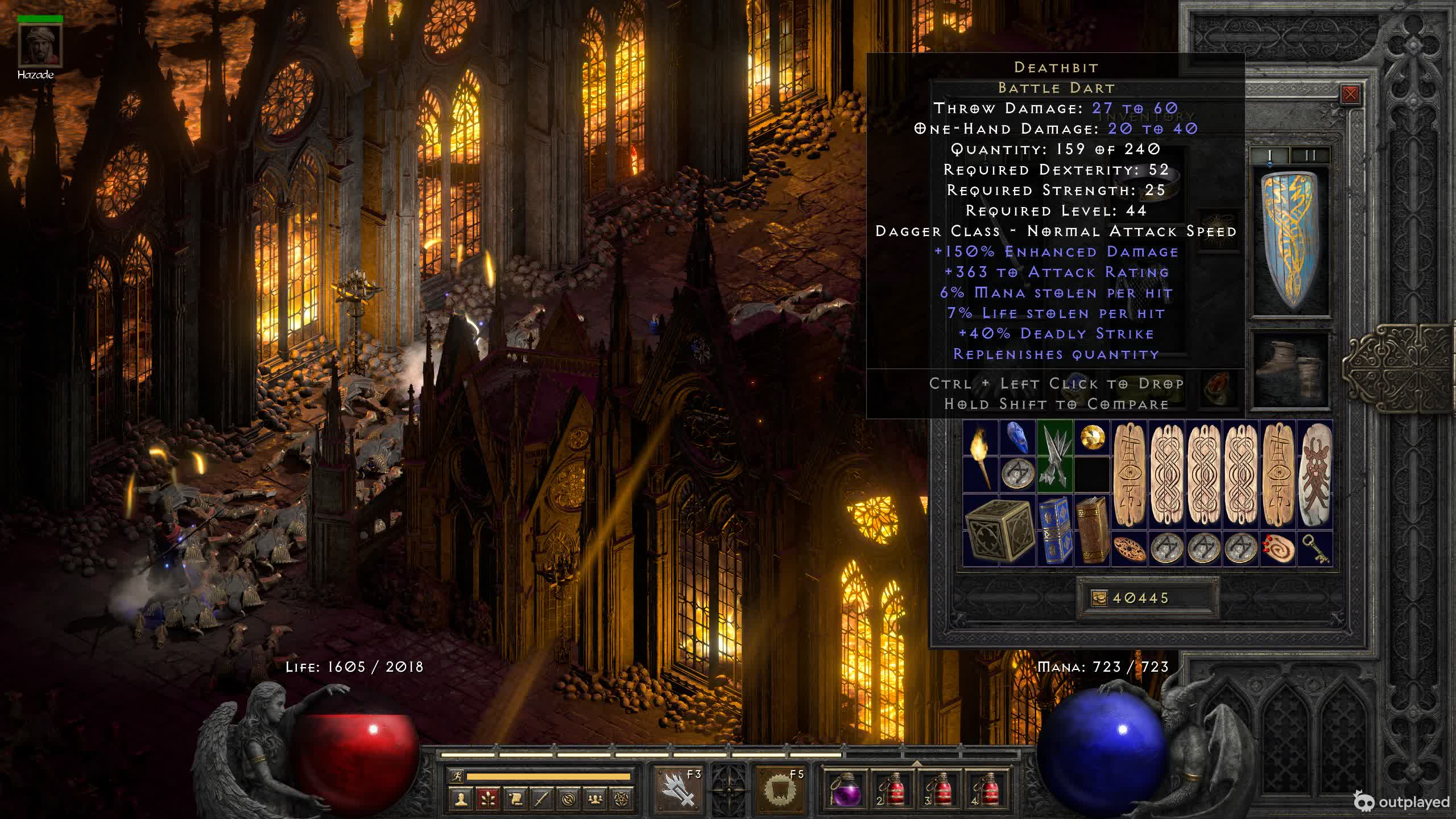Select the Horadric Cube in inventory
This screenshot has width=1456, height=819.
[x=999, y=531]
